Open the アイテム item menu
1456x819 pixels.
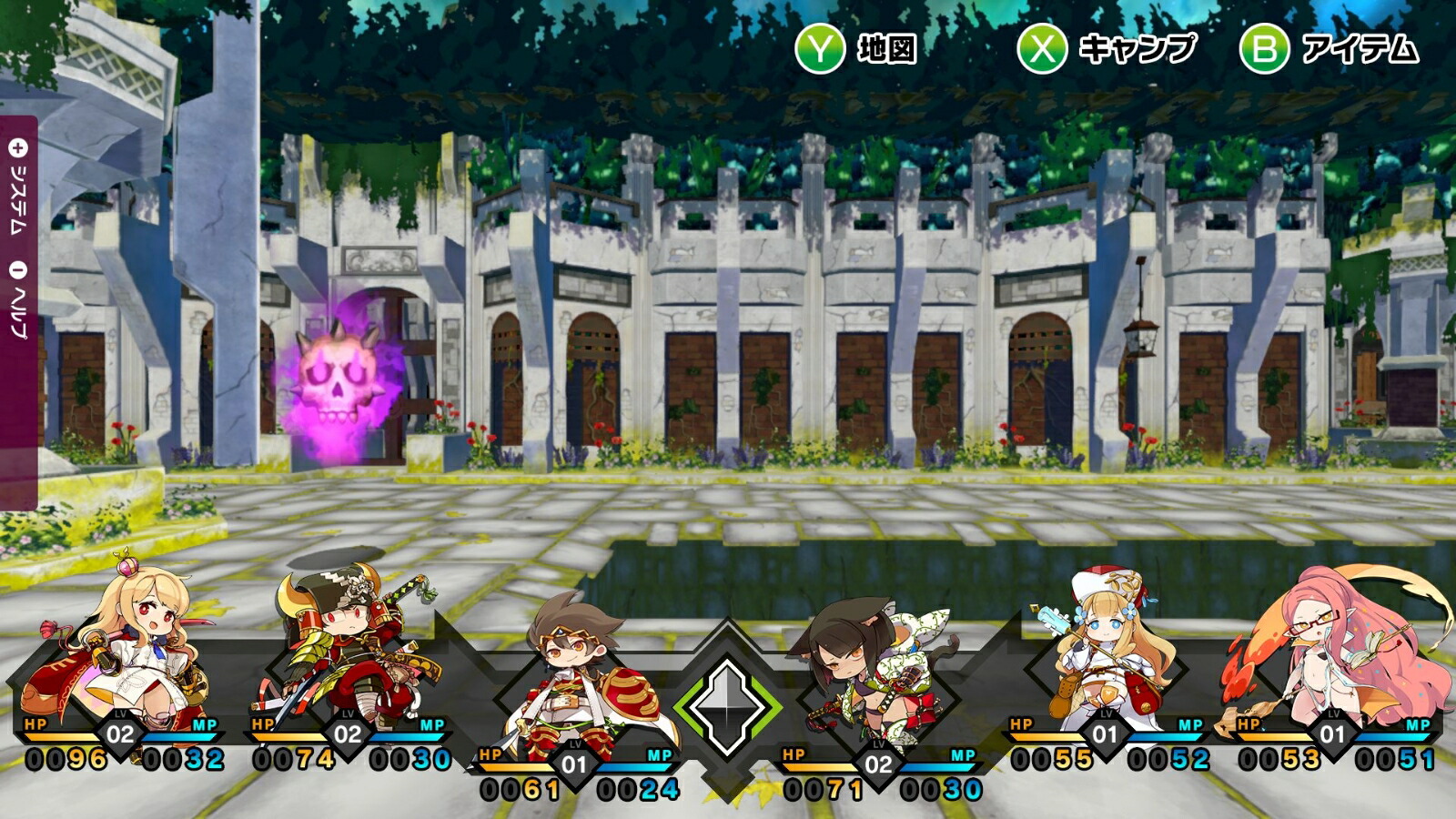1330,48
